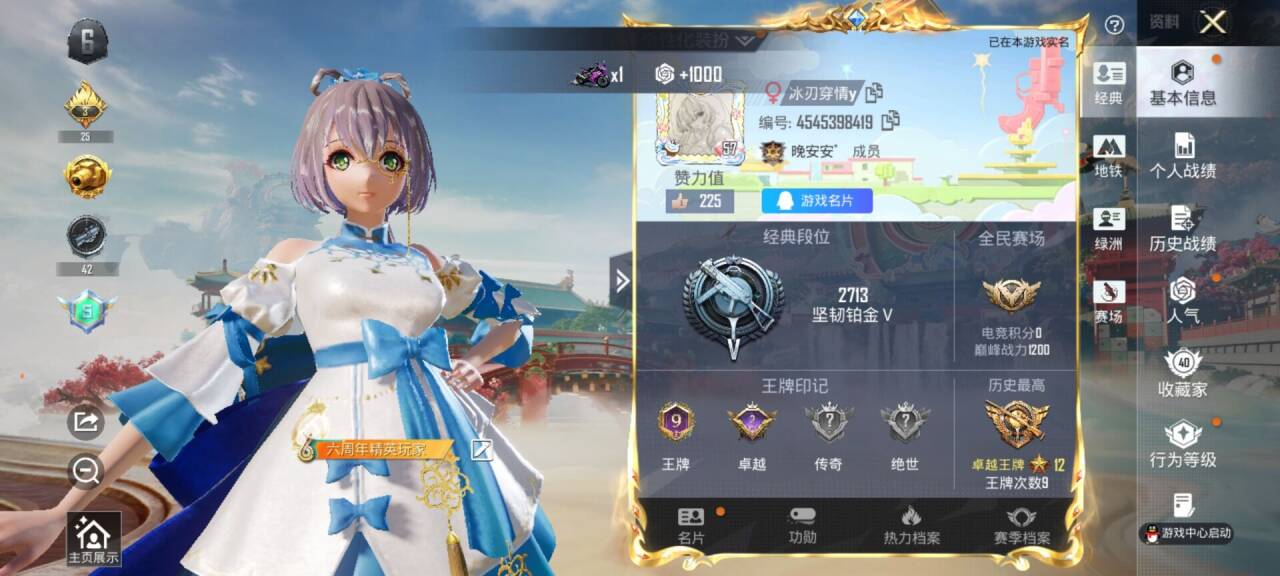
Task: Select the 赛场 mode tab
Action: click(1108, 302)
